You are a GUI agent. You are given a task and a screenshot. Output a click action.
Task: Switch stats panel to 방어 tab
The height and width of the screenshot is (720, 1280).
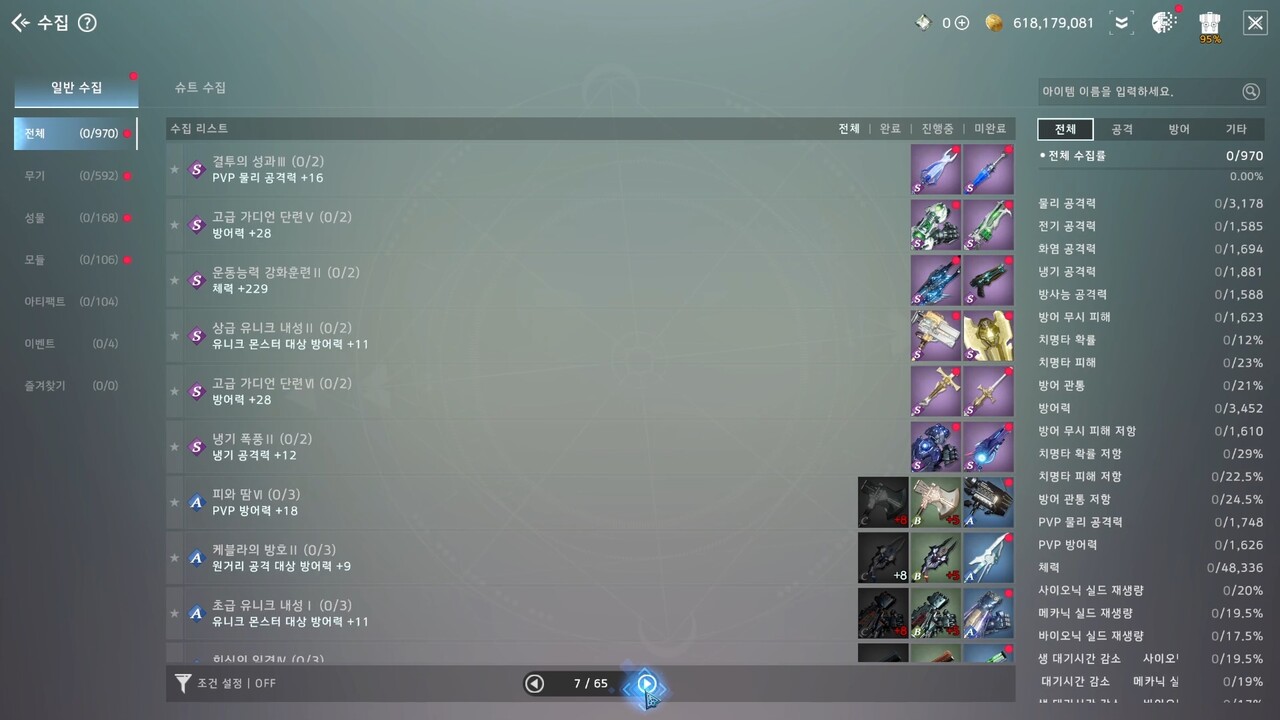click(x=1179, y=130)
